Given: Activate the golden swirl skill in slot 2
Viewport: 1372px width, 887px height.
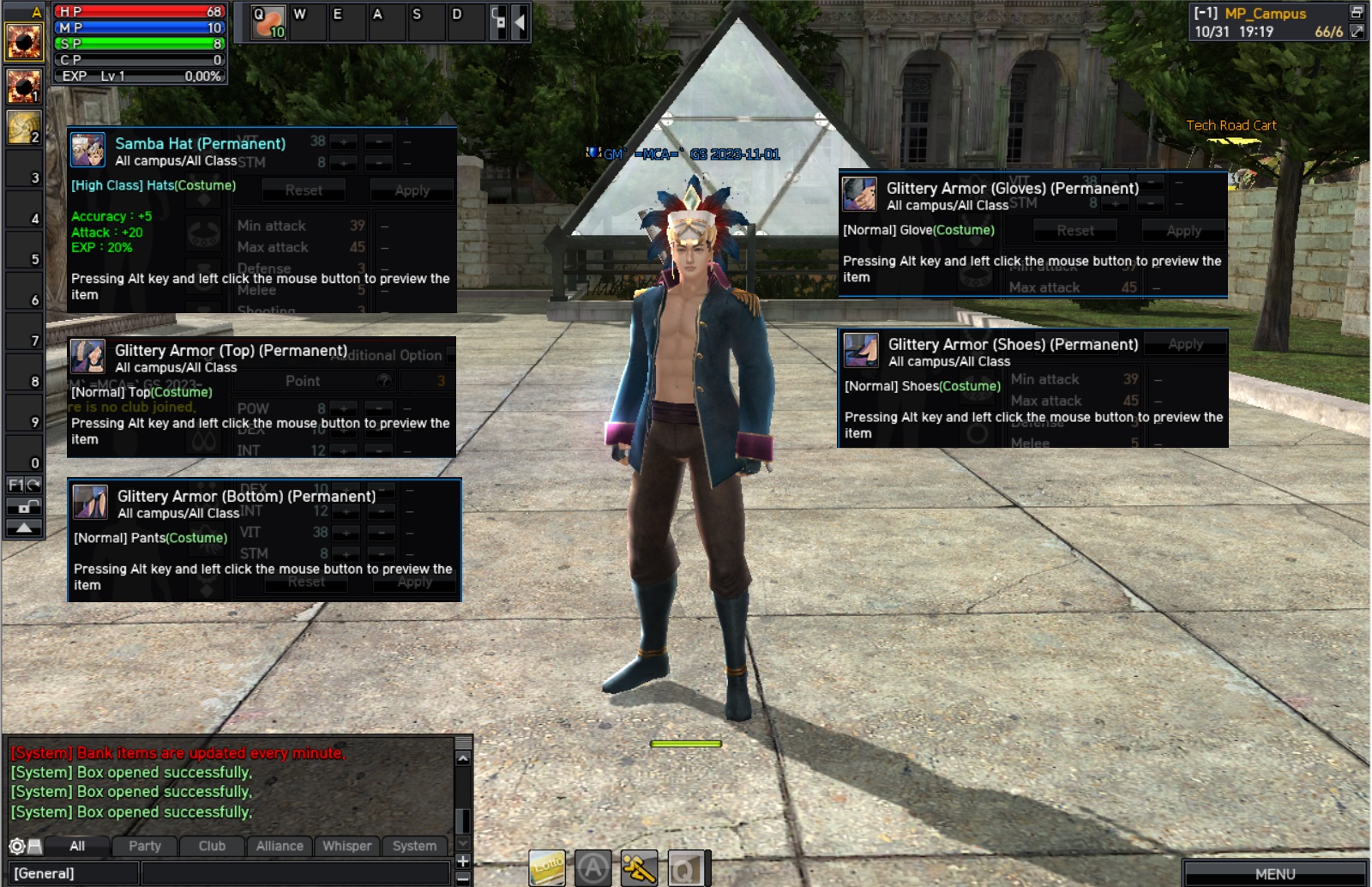Looking at the screenshot, I should [x=23, y=127].
